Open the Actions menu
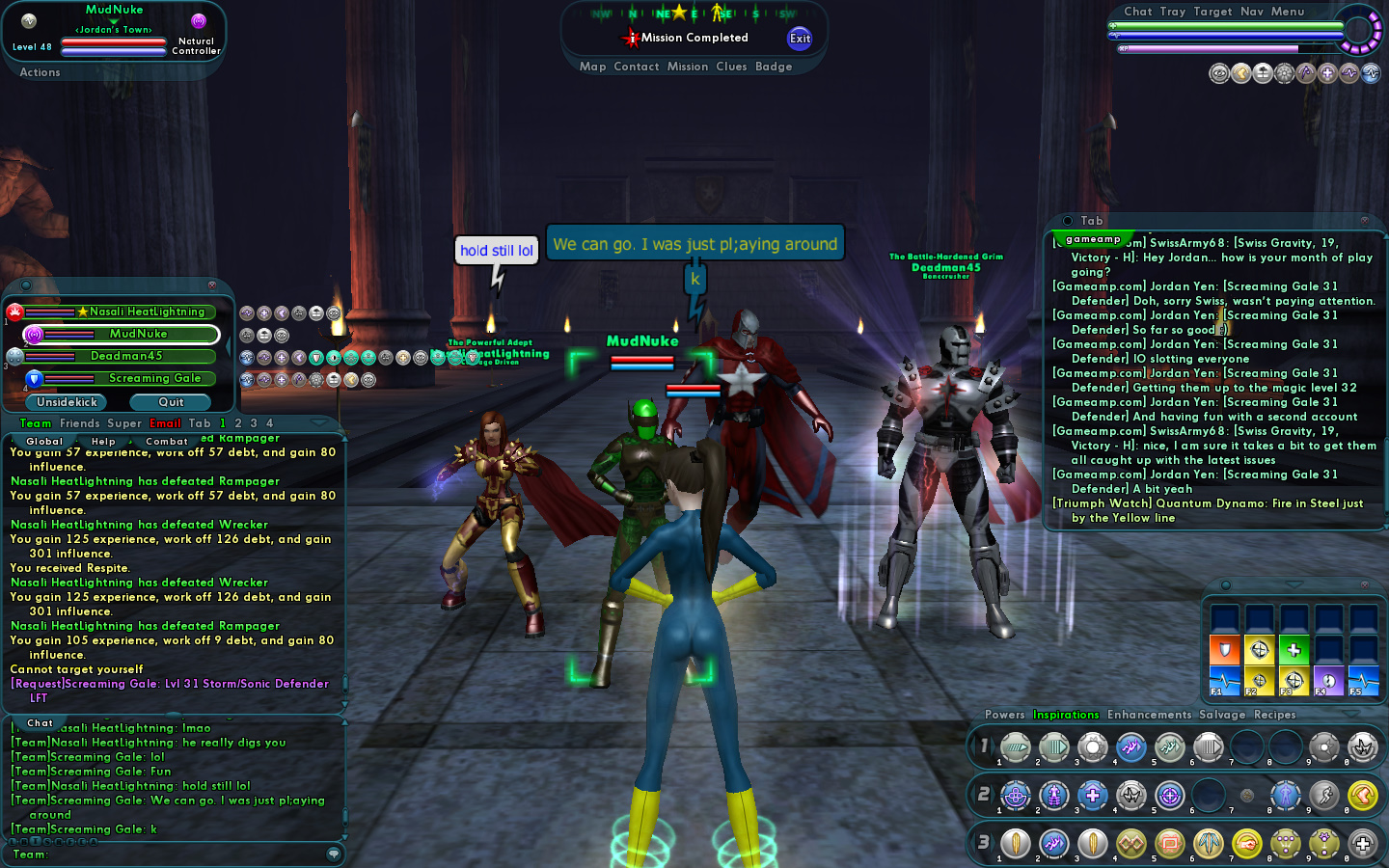This screenshot has width=1389, height=868. tap(40, 72)
